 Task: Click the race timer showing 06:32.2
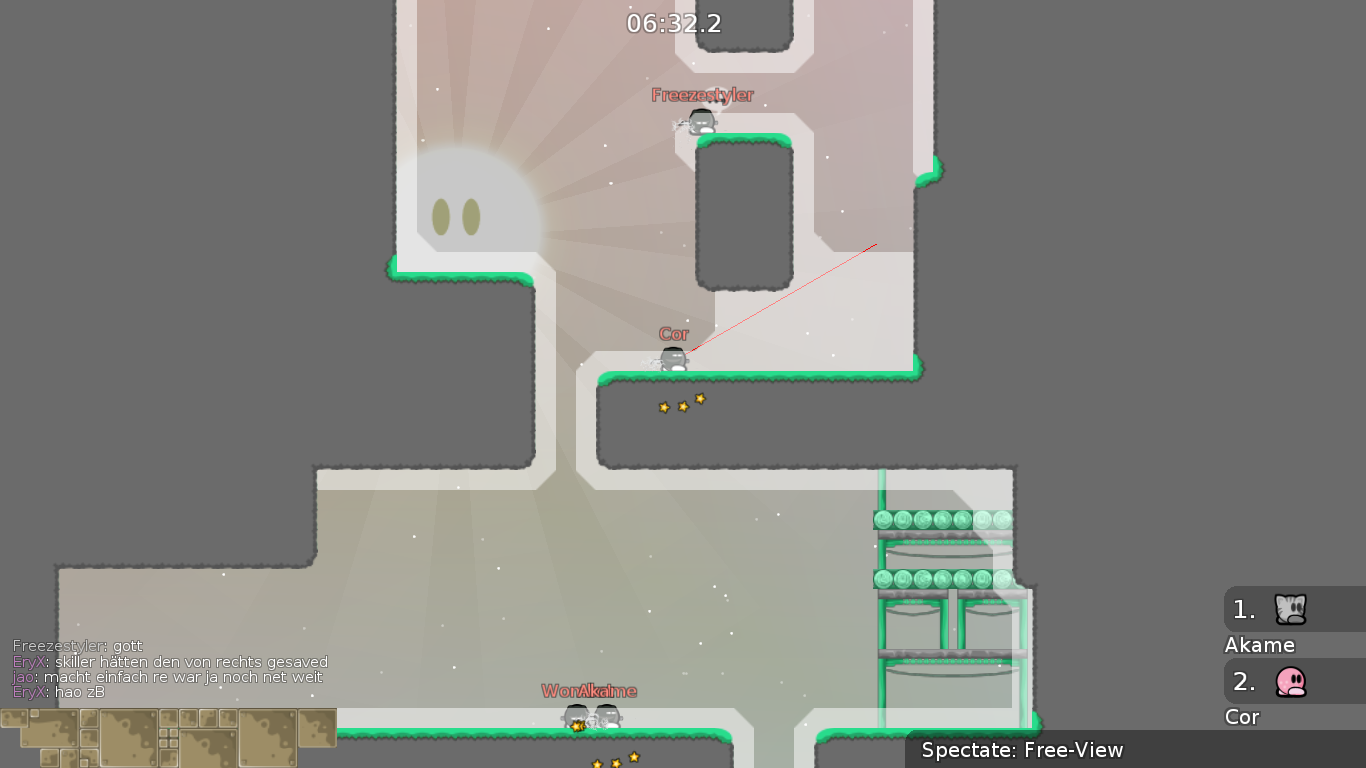pyautogui.click(x=673, y=23)
